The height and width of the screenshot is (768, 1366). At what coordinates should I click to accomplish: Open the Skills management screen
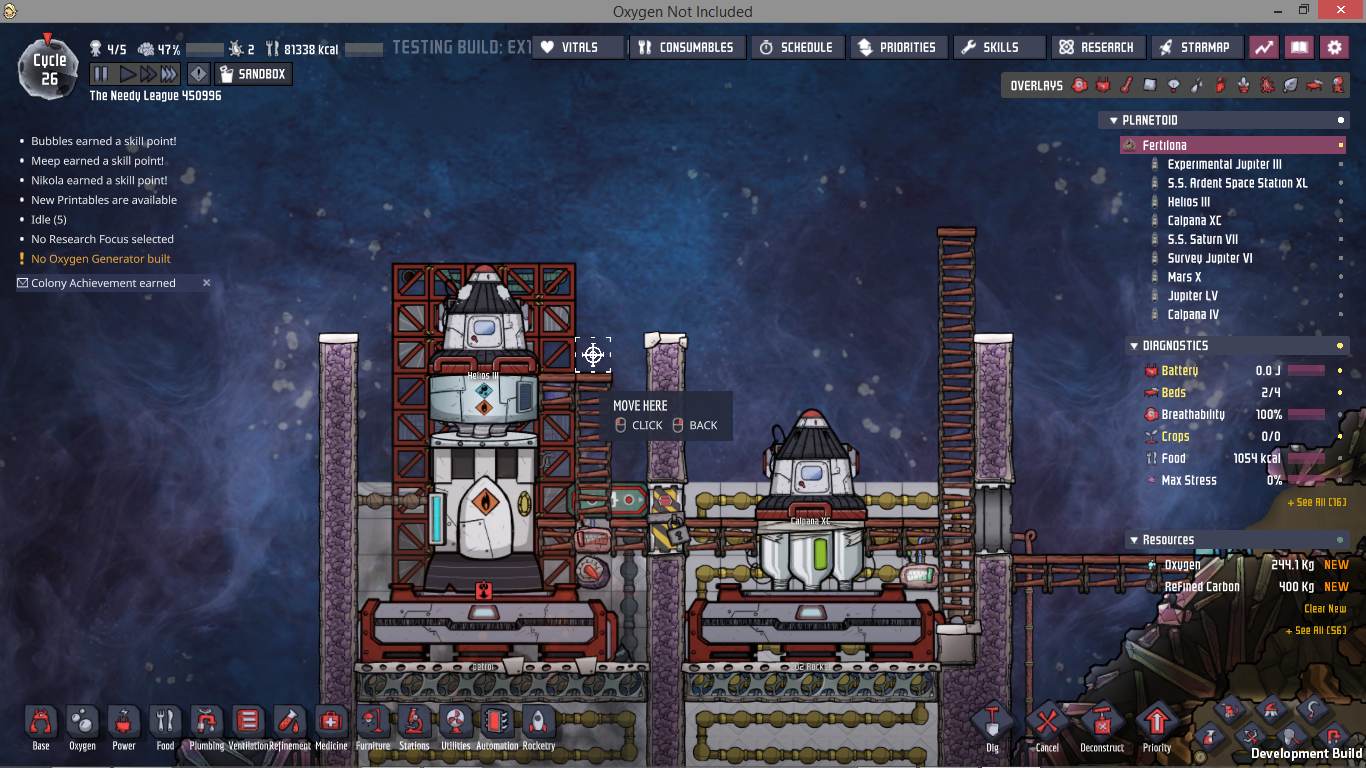[x=999, y=47]
